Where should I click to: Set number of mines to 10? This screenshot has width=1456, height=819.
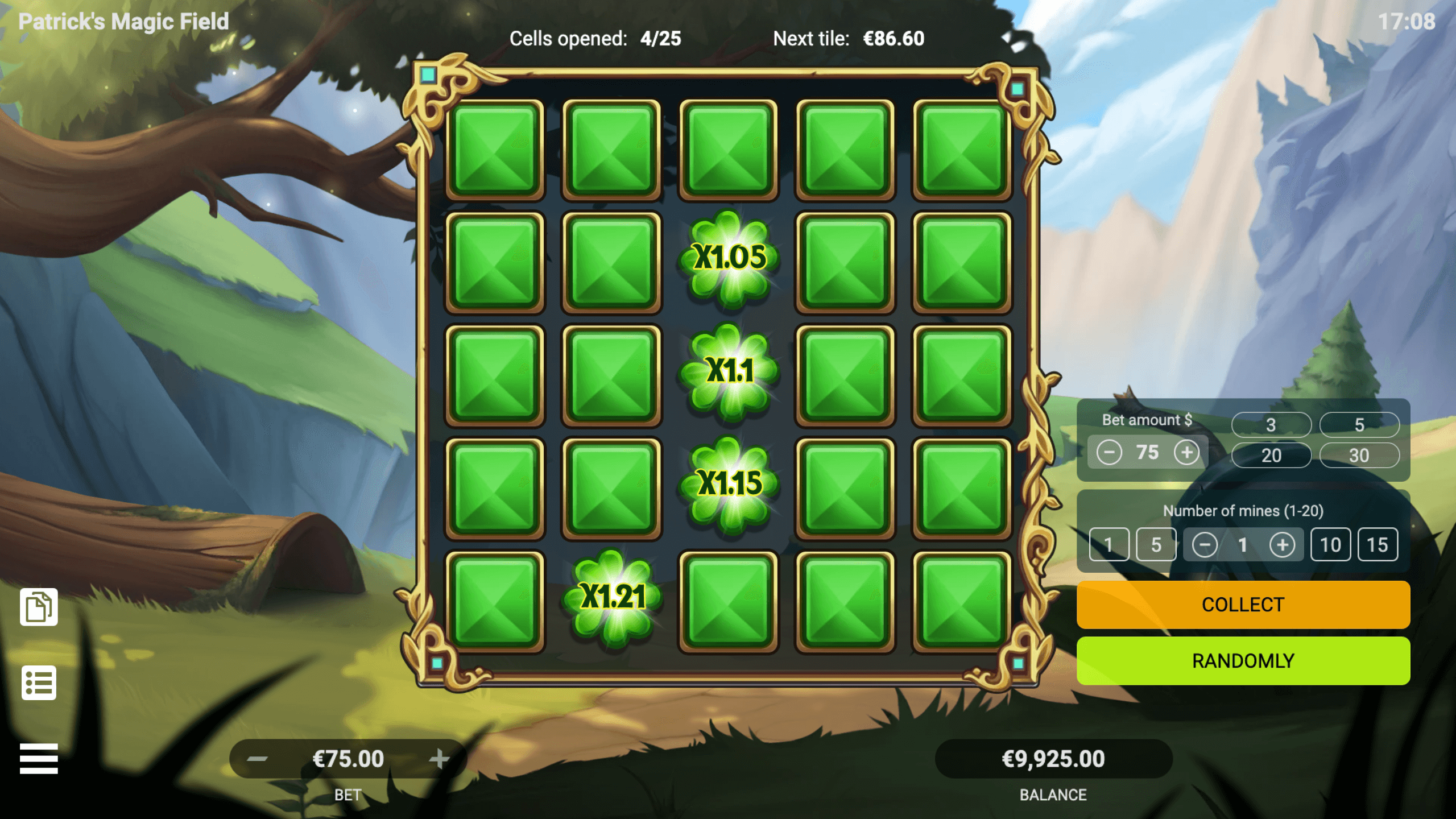1330,545
